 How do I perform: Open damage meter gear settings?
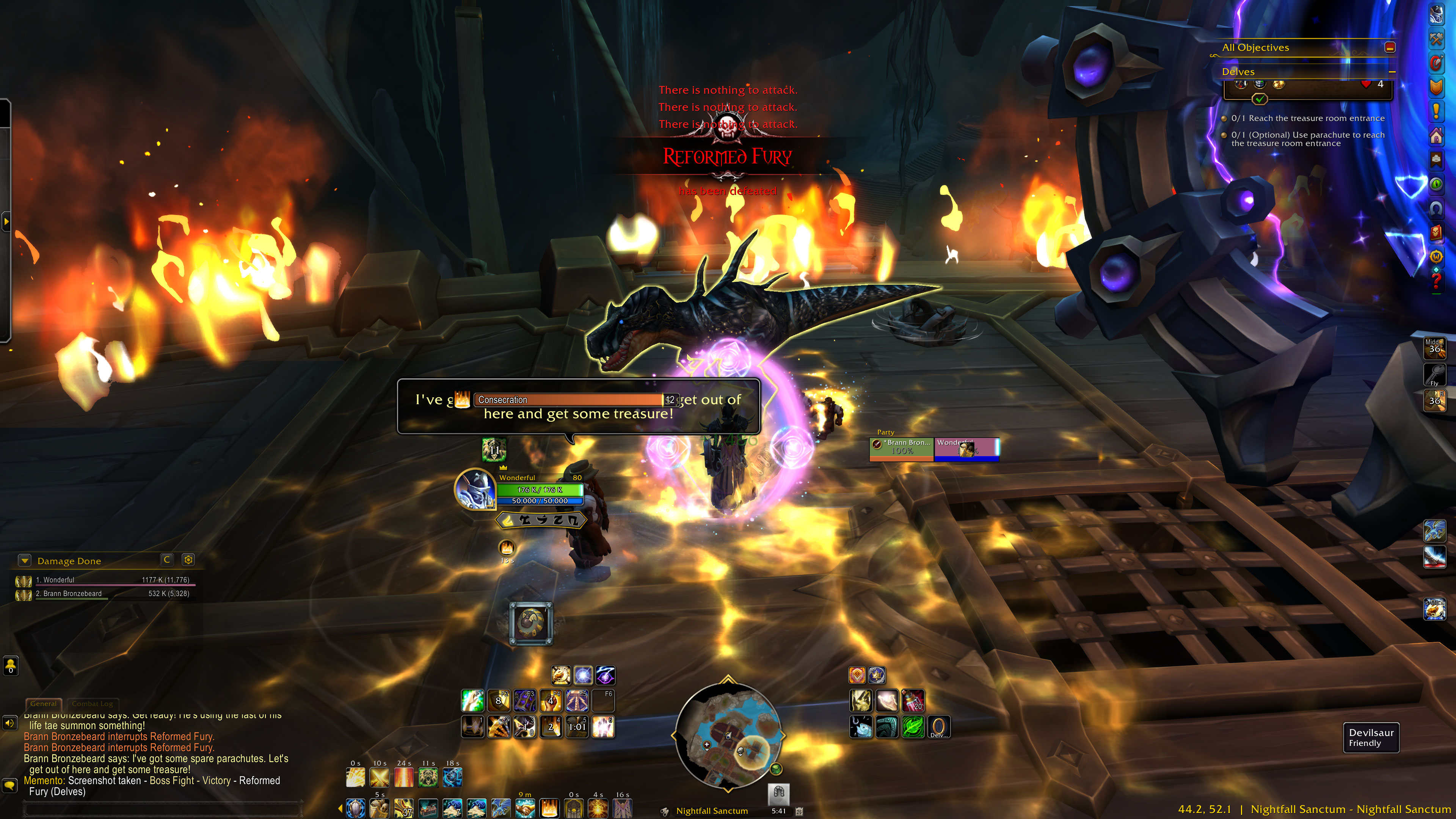click(188, 560)
